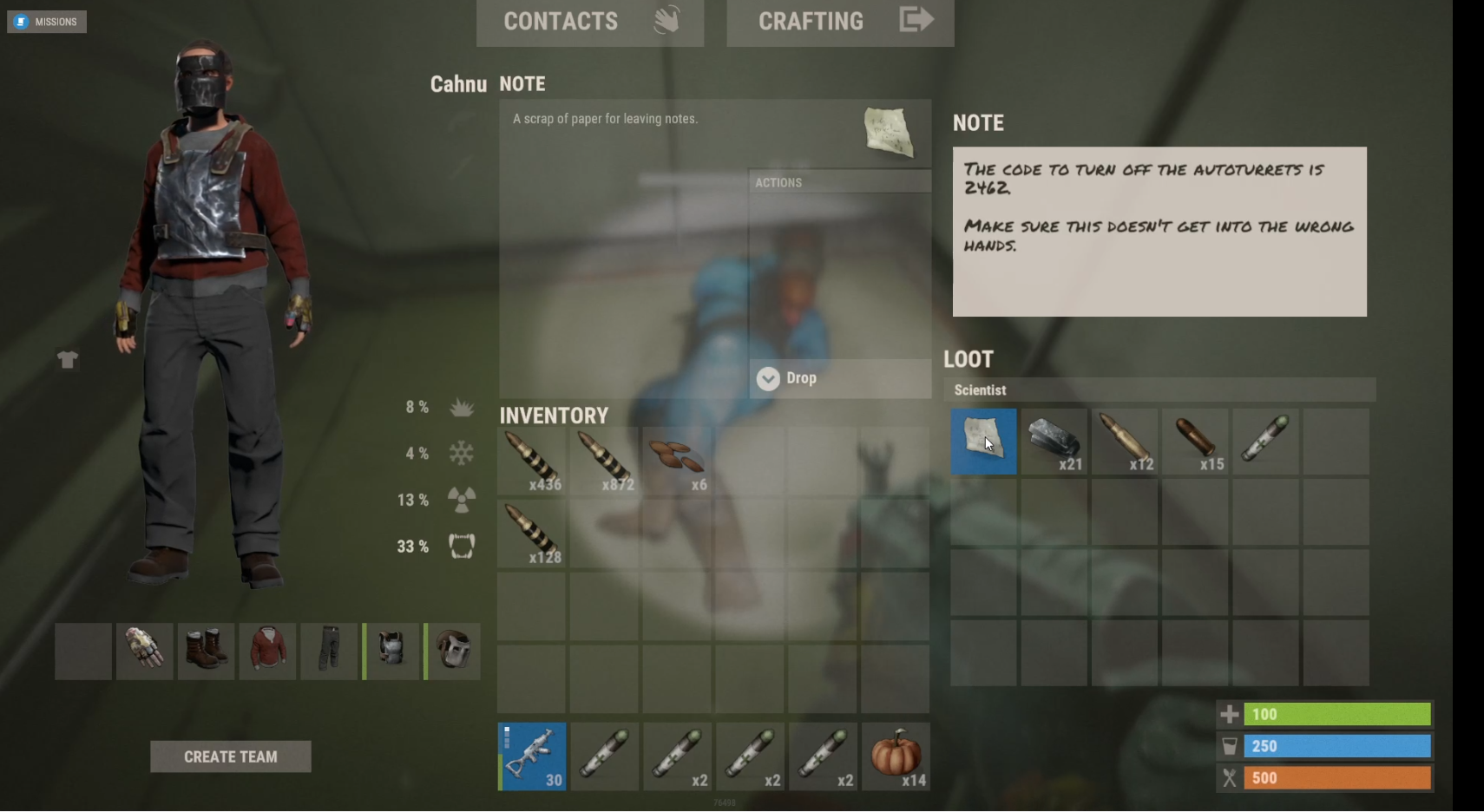The image size is (1484, 812).
Task: Click the shirt icon beside the character
Action: [68, 359]
